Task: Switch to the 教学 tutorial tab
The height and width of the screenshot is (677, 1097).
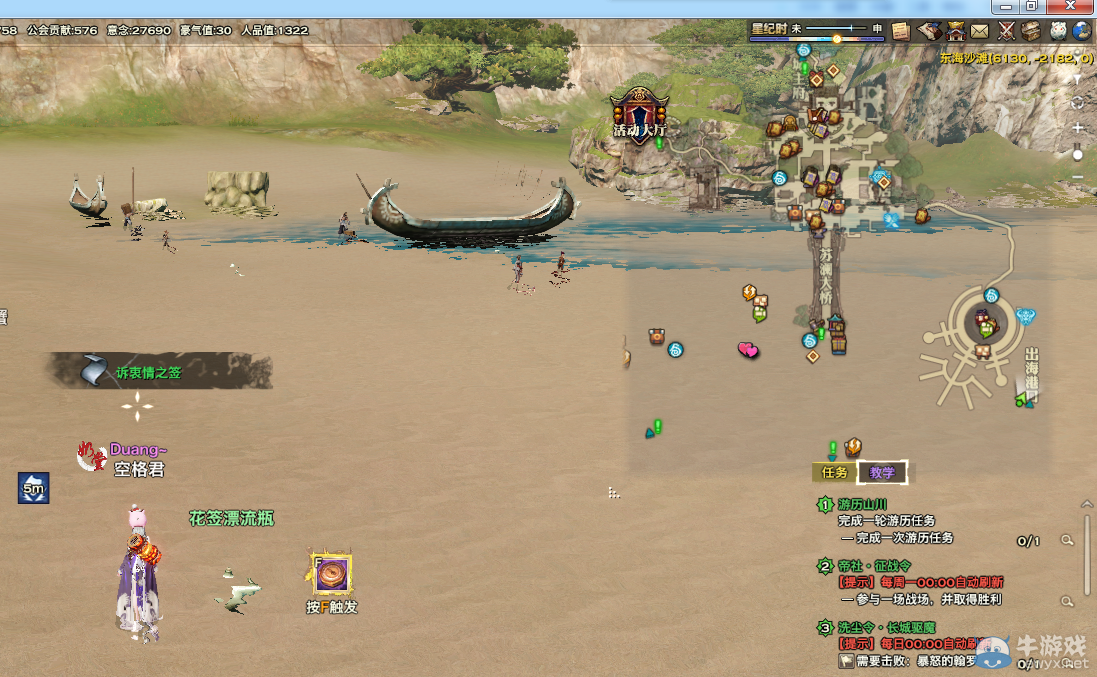Action: 881,472
